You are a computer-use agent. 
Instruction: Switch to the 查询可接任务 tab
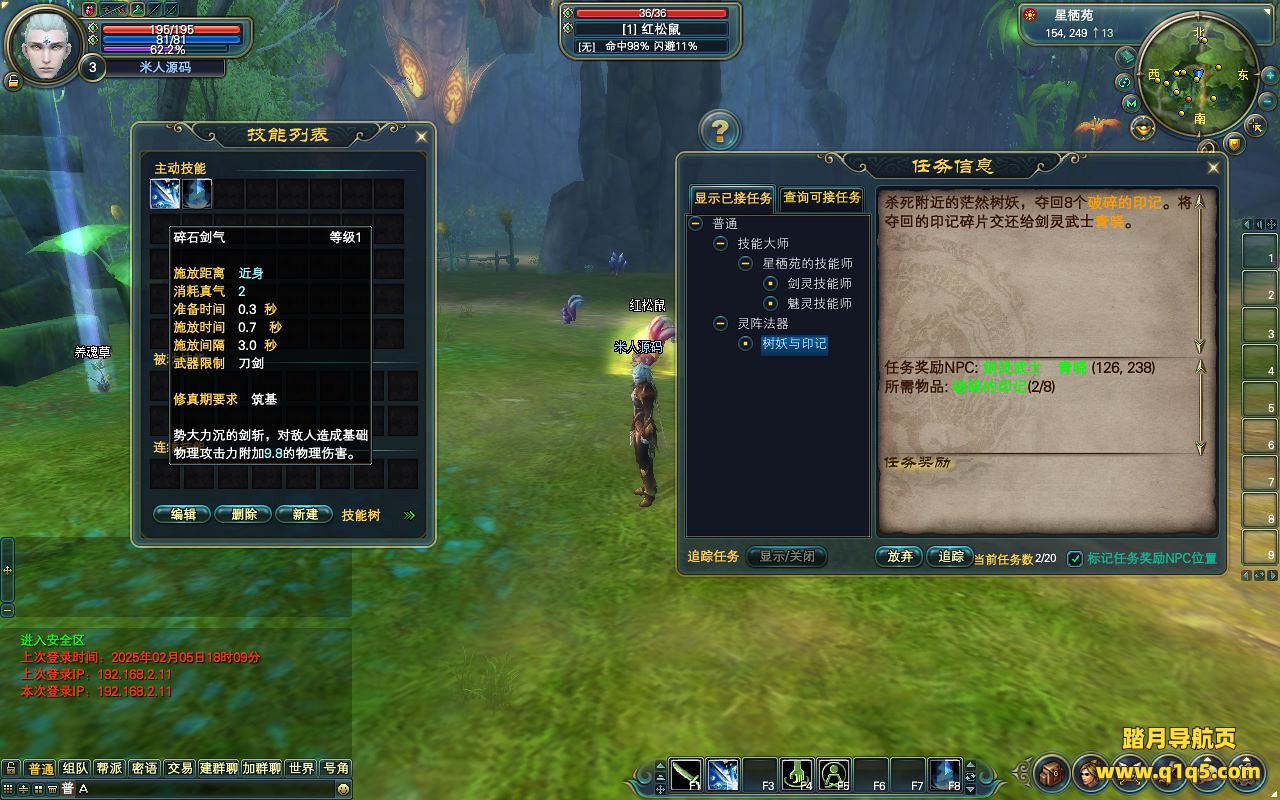821,198
